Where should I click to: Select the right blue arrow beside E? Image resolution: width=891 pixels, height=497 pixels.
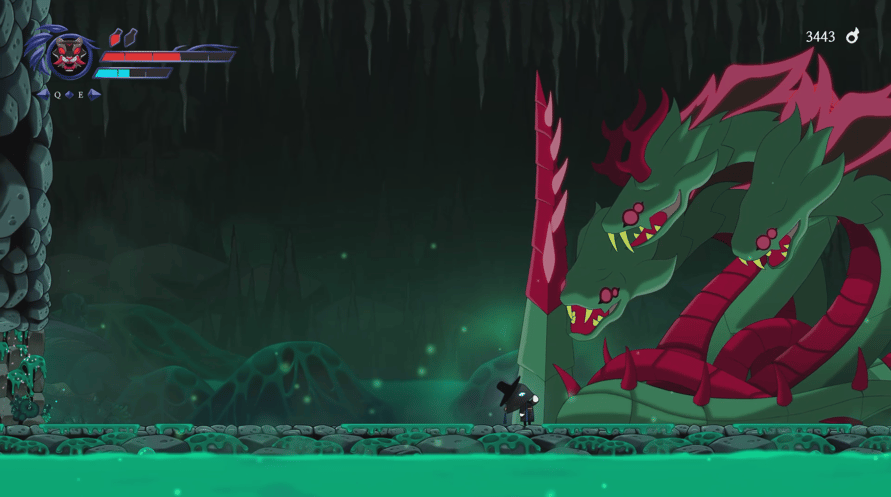pyautogui.click(x=94, y=95)
